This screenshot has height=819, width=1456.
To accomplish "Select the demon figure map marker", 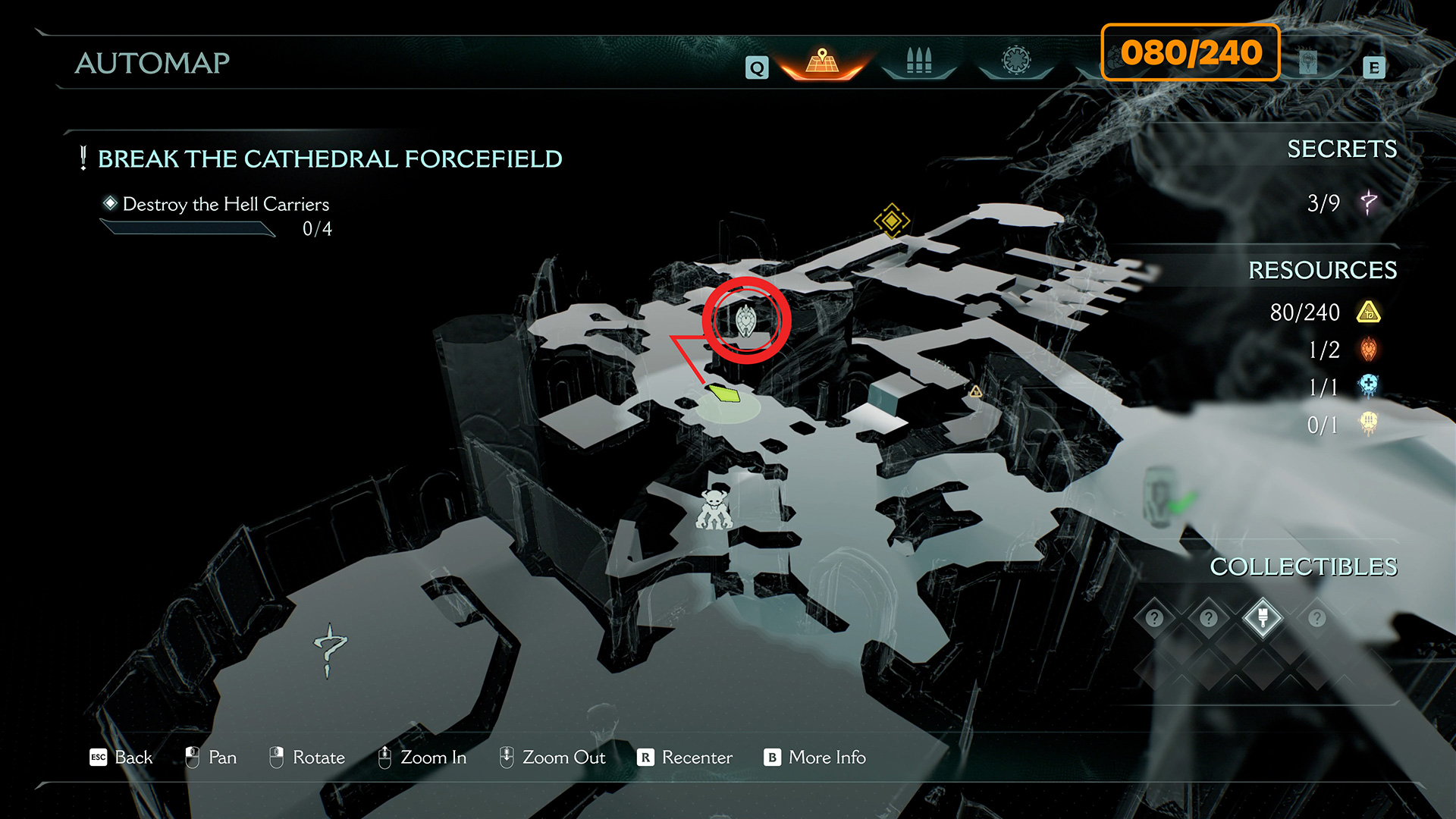I will (x=714, y=510).
